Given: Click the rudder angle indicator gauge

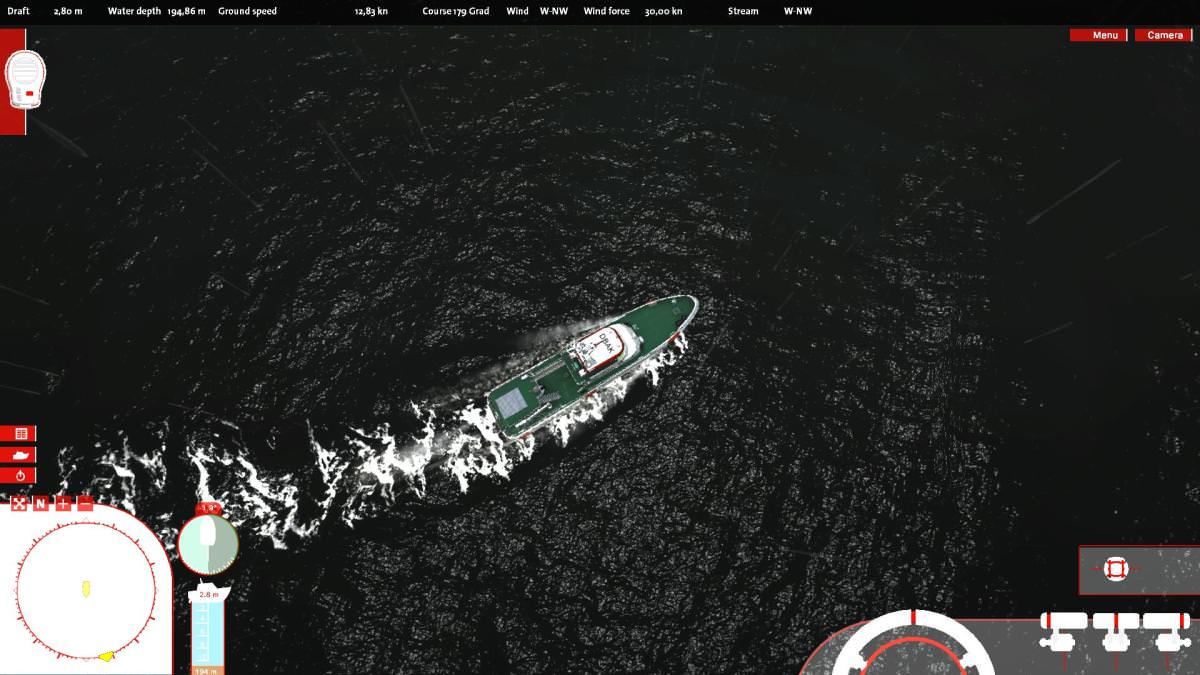Looking at the screenshot, I should pos(208,545).
